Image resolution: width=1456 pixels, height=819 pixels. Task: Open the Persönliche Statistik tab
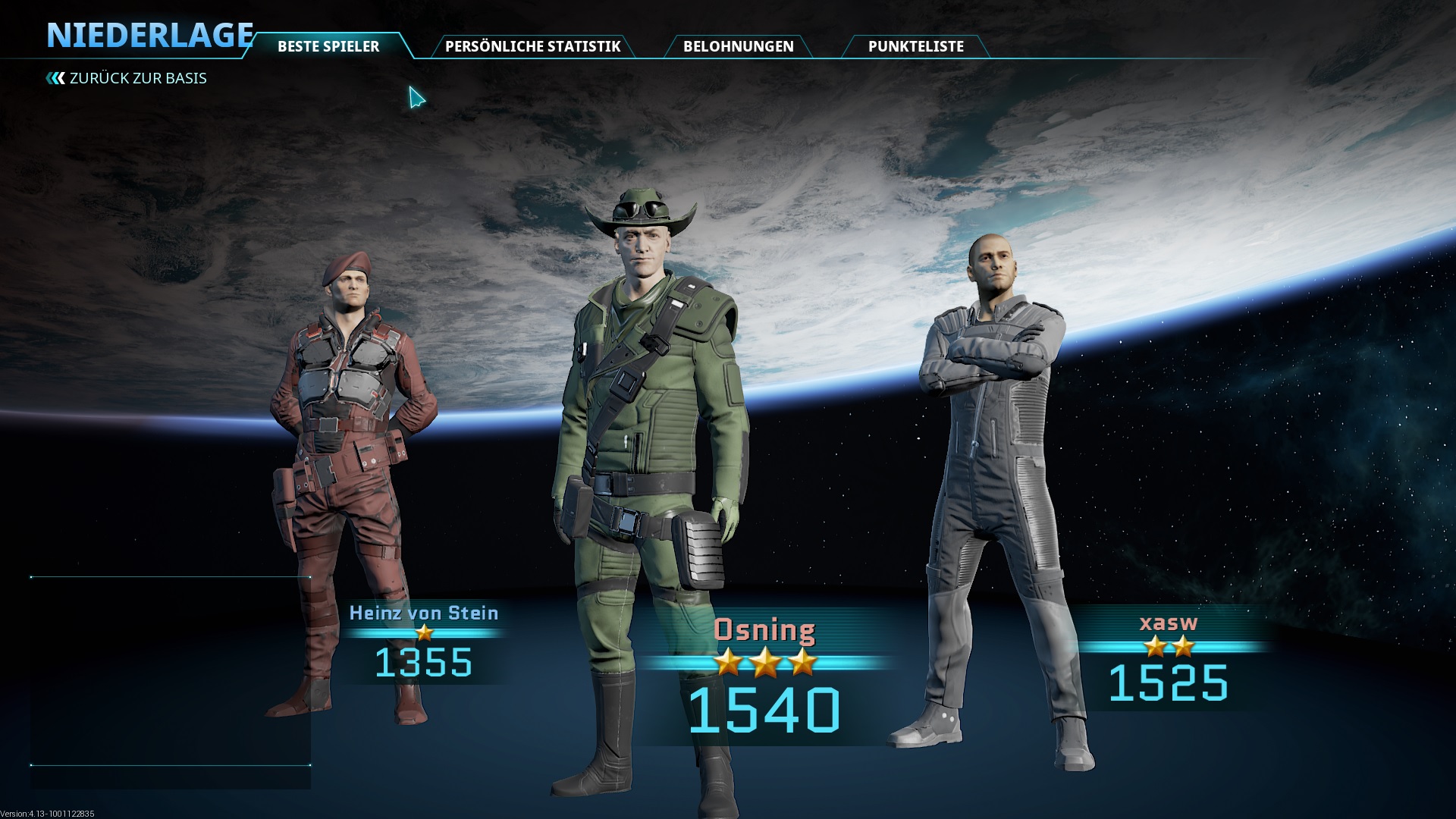532,46
